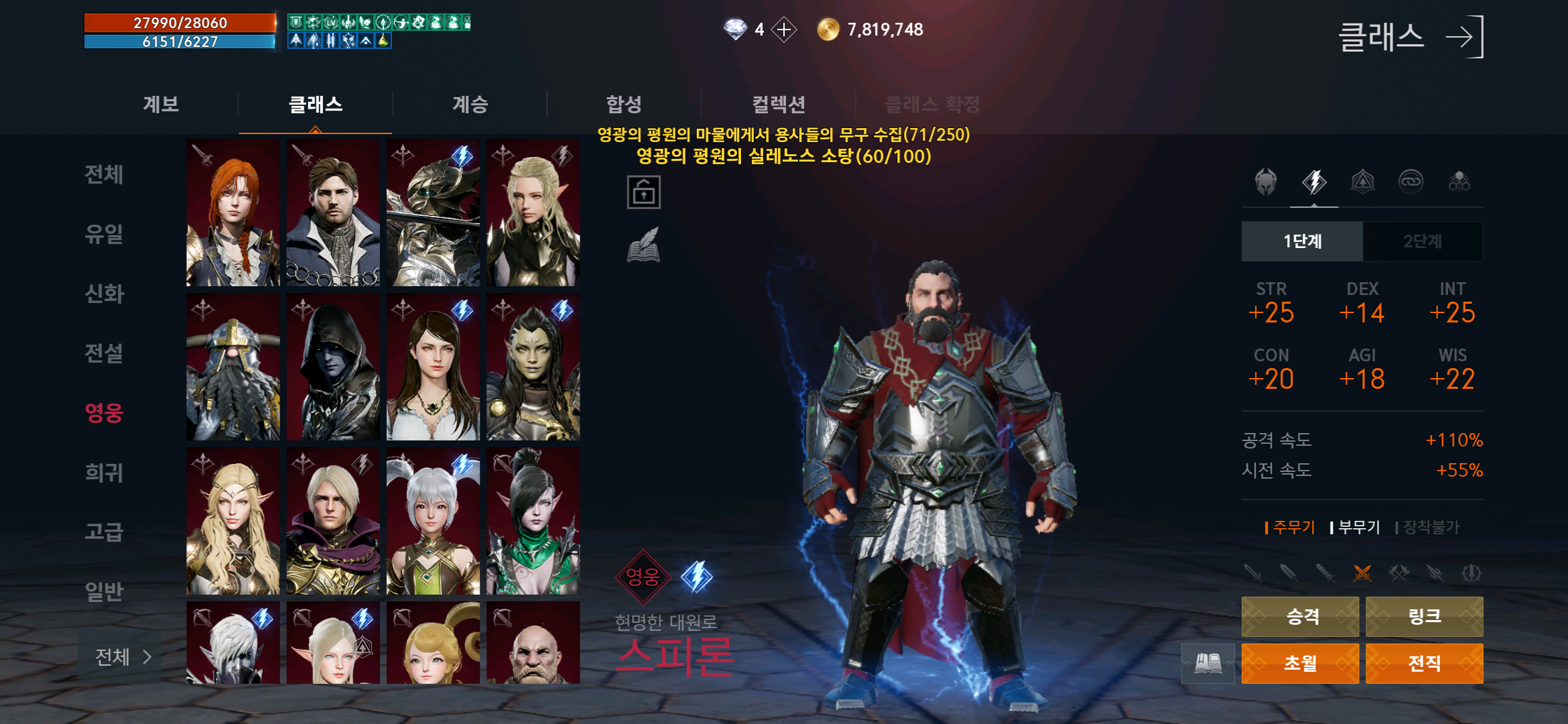Screen dimensions: 1568x724
Task: Select the helmet icon in the stats panel tabs
Action: 1265,182
